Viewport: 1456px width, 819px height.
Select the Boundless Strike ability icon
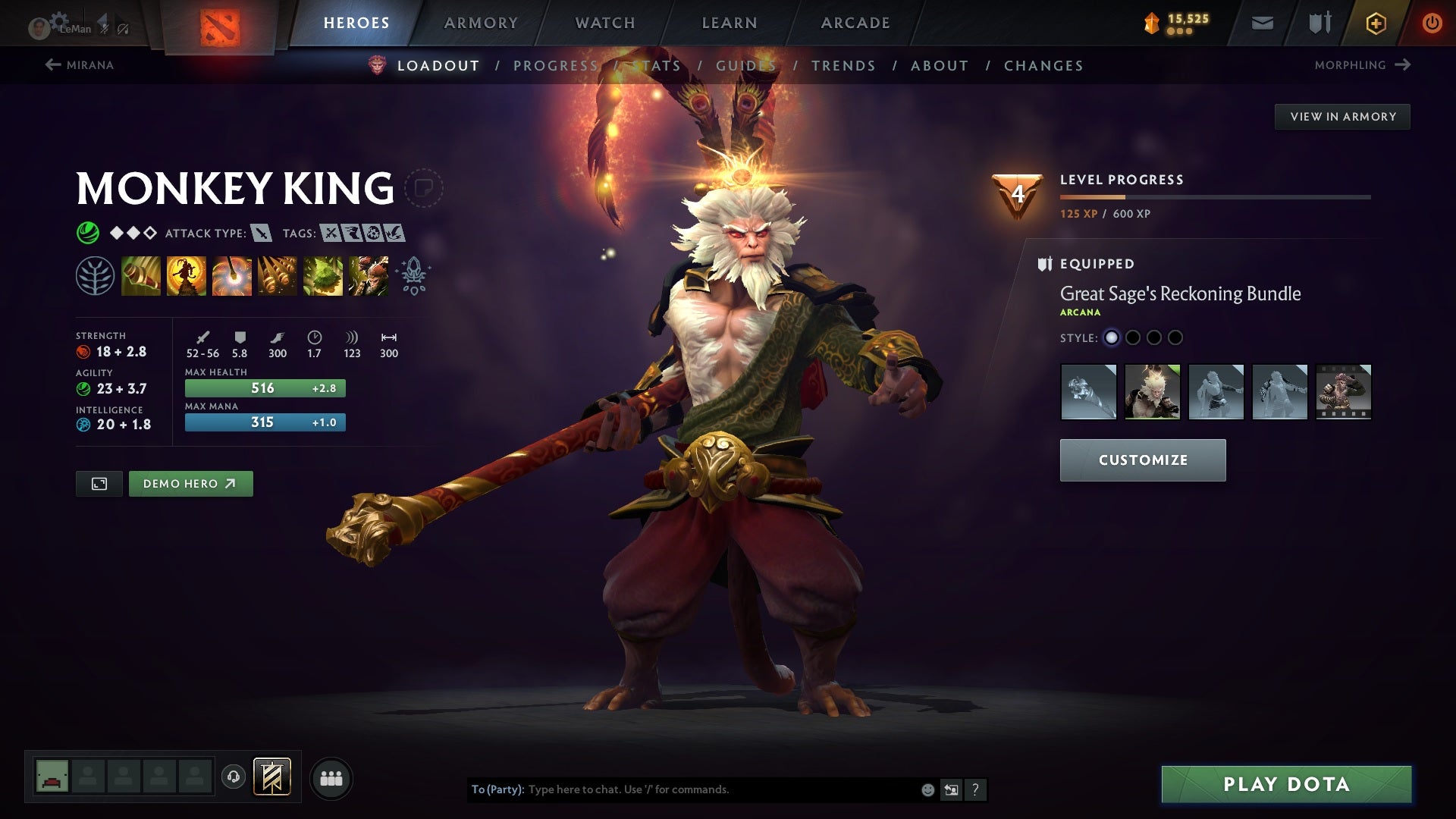(x=140, y=275)
